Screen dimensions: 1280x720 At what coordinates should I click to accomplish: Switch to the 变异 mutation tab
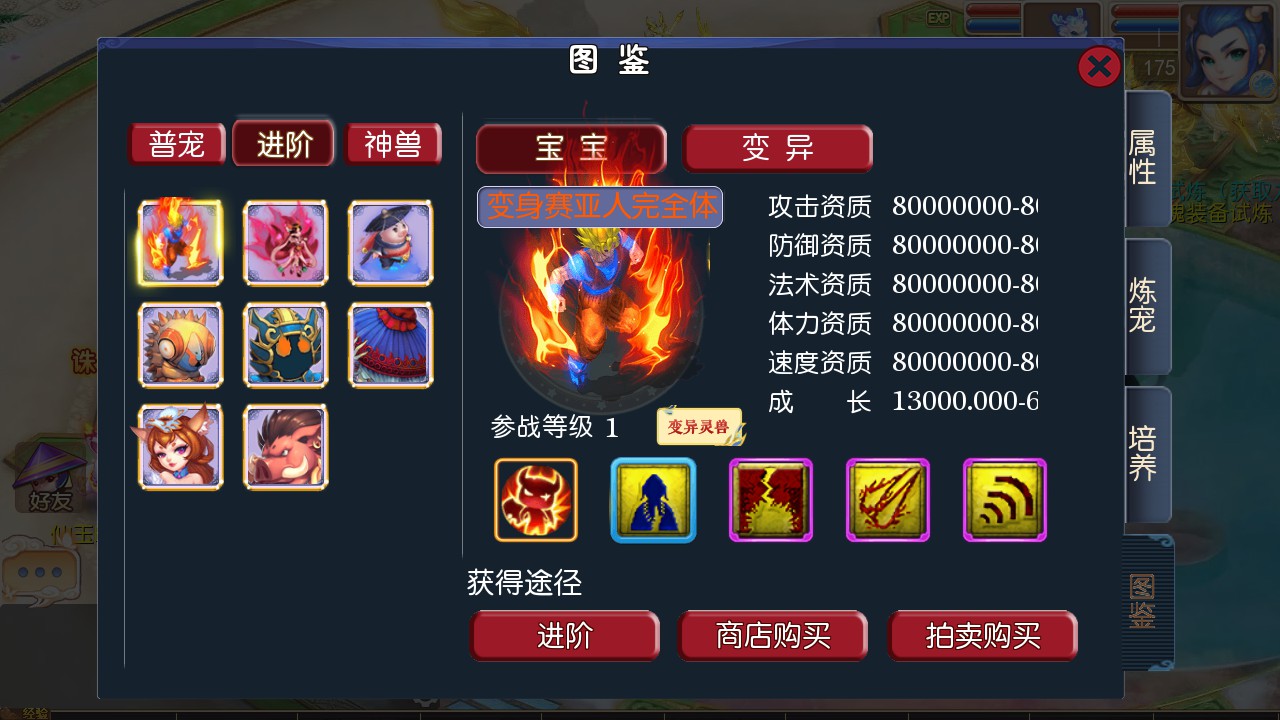tap(778, 148)
